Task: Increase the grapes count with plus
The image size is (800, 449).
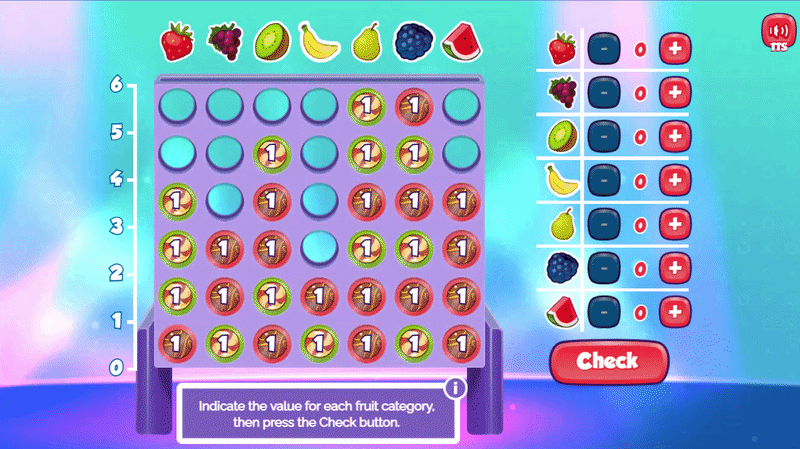Action: [676, 93]
